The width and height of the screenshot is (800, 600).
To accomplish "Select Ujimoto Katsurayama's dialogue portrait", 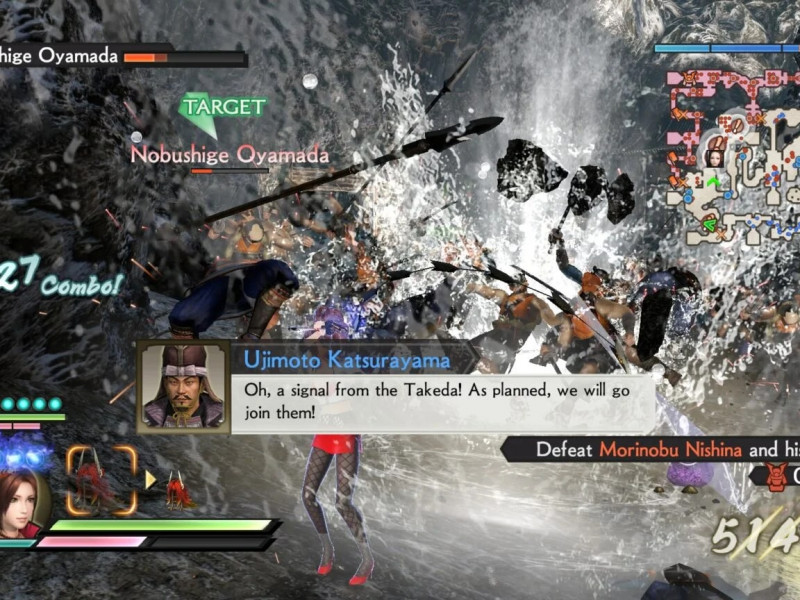I will pyautogui.click(x=183, y=387).
